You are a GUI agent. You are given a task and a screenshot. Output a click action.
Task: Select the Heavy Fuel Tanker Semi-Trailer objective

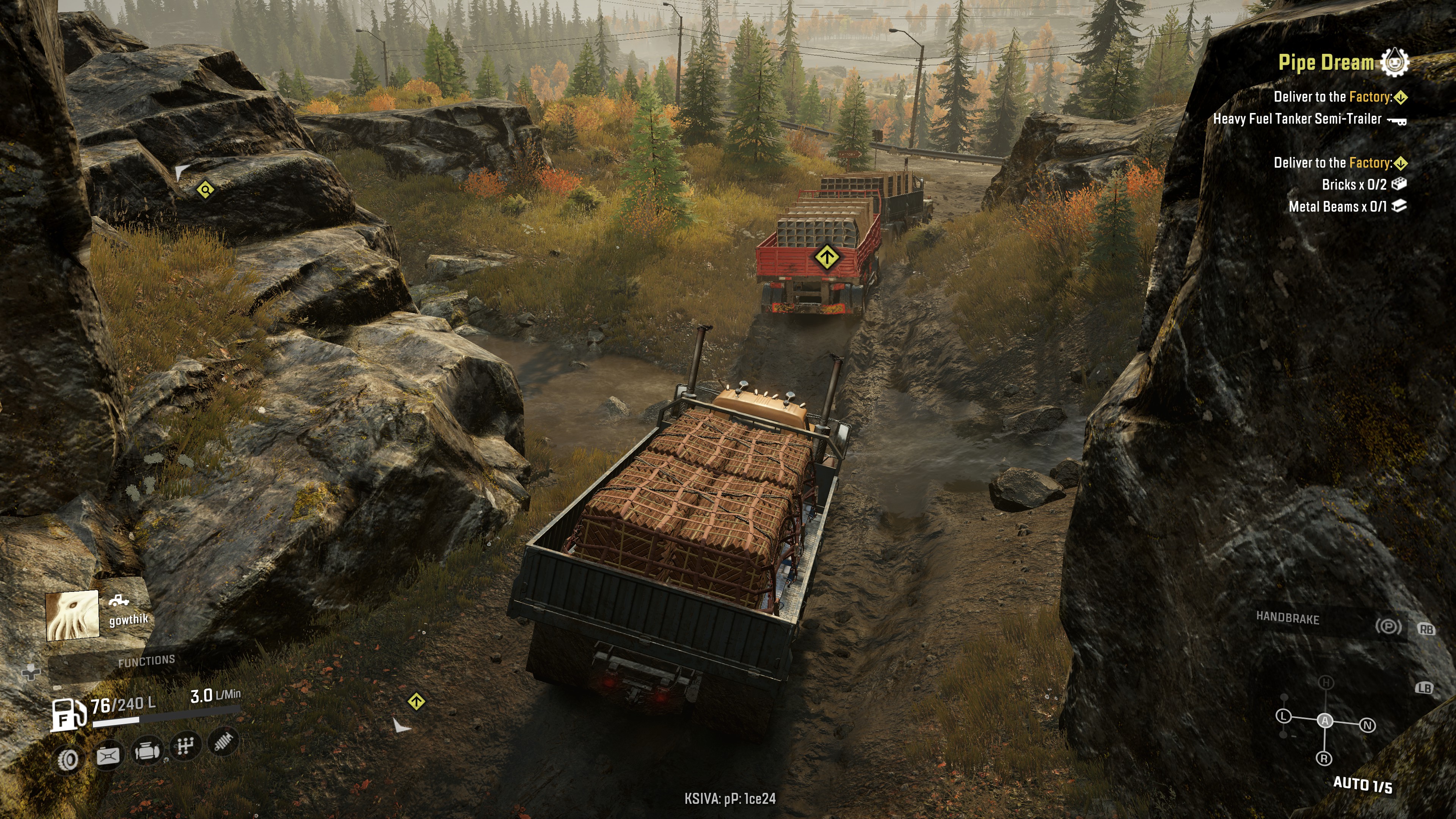(x=1297, y=119)
